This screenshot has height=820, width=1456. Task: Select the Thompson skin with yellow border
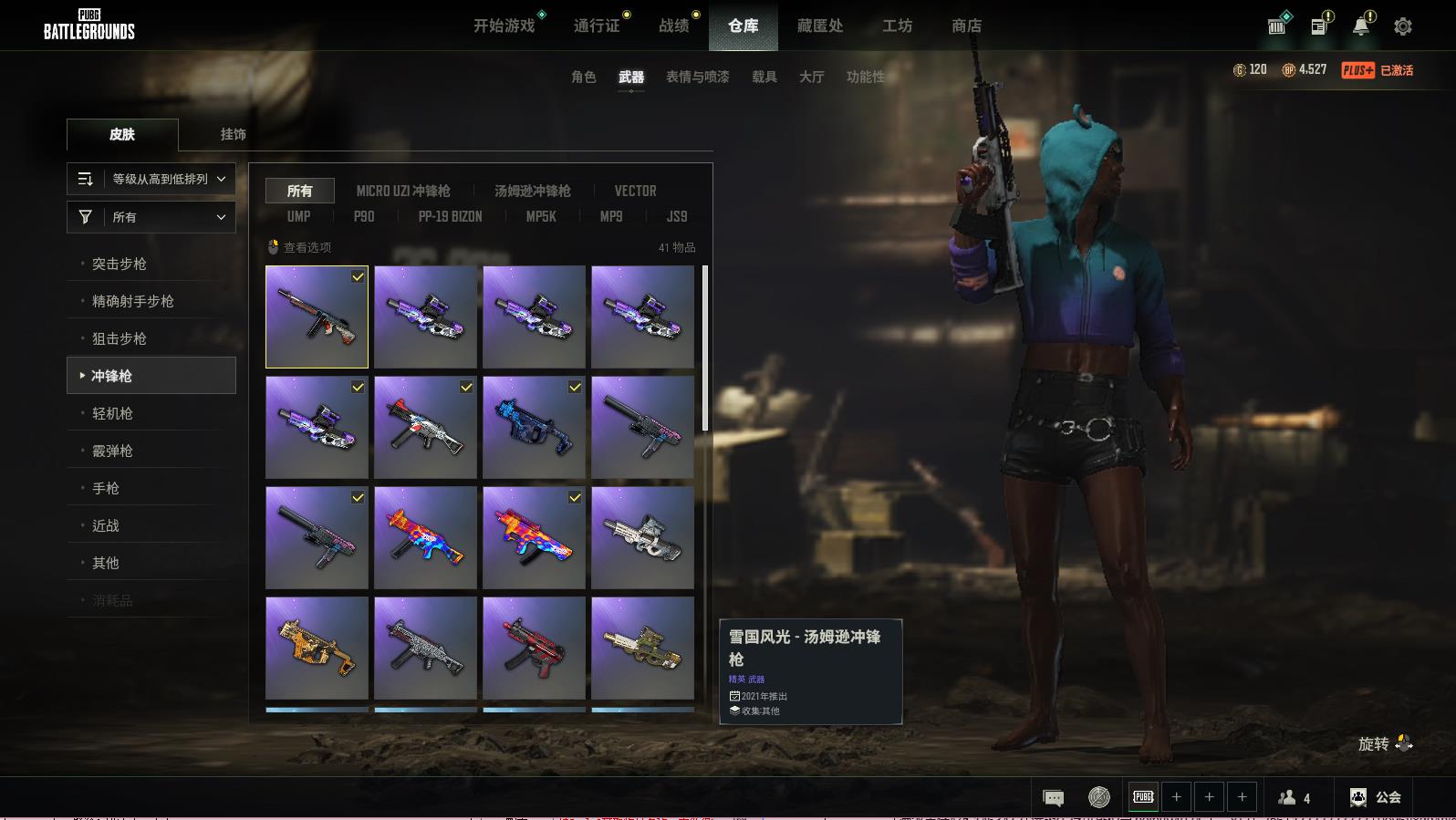pos(317,317)
